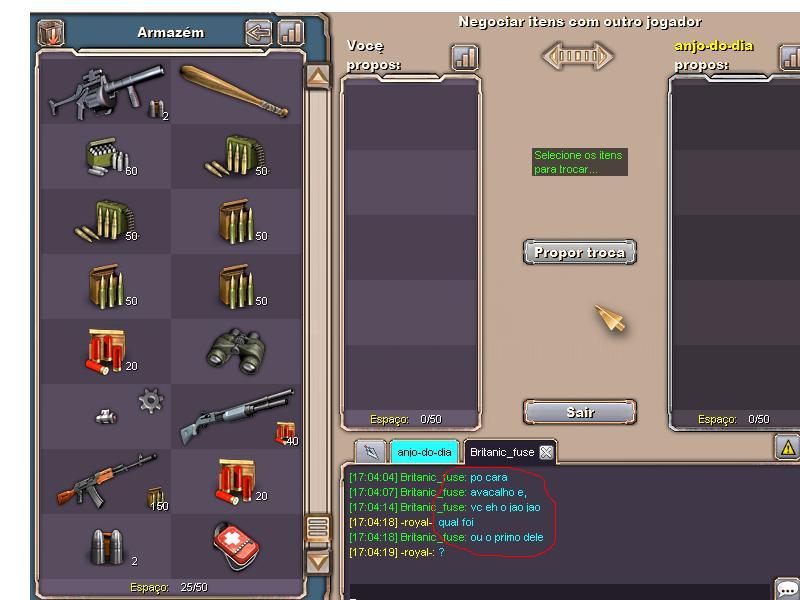The image size is (800, 600).
Task: Select the pump shotgun slot
Action: 236,416
